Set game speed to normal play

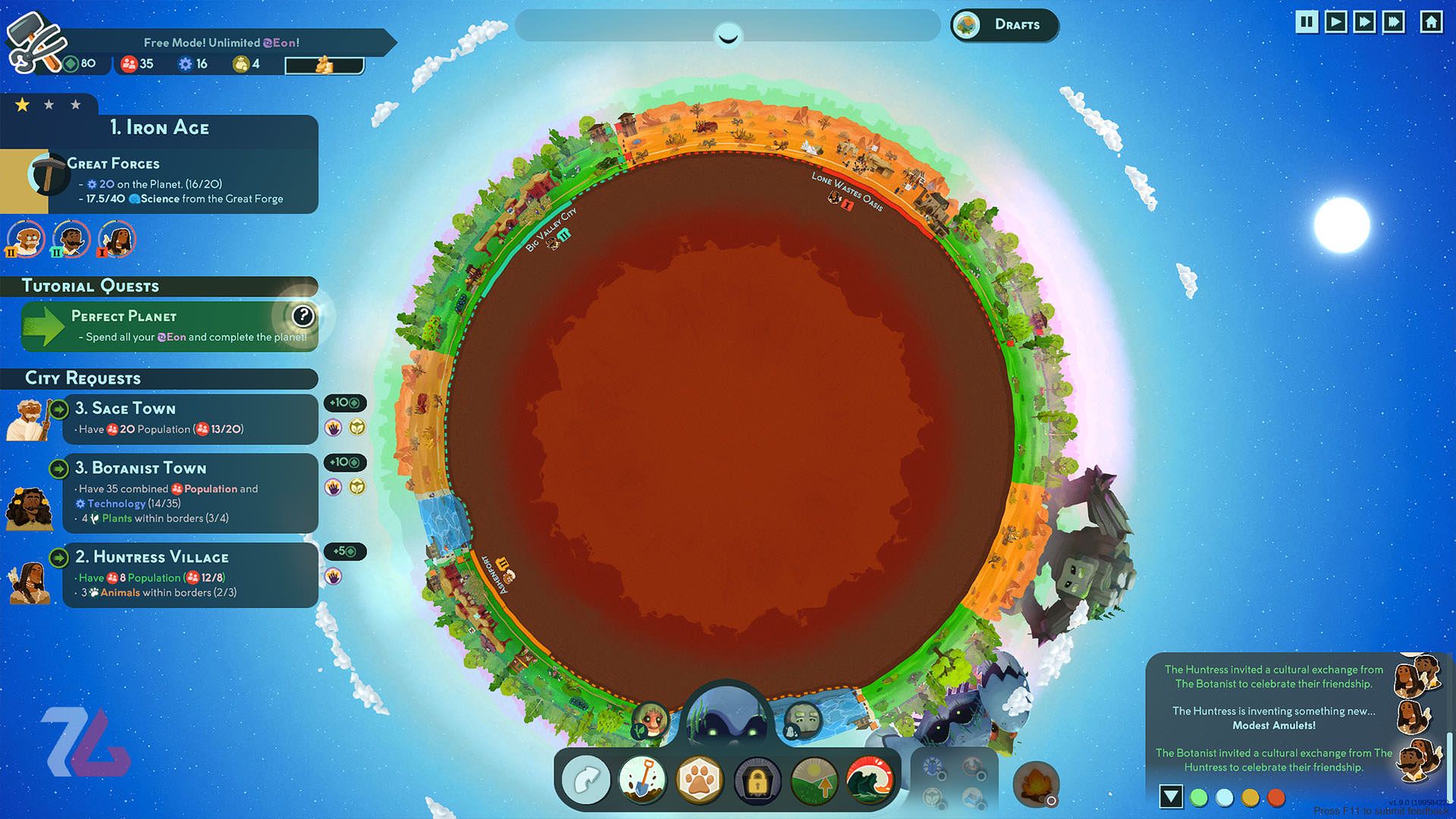[x=1335, y=22]
